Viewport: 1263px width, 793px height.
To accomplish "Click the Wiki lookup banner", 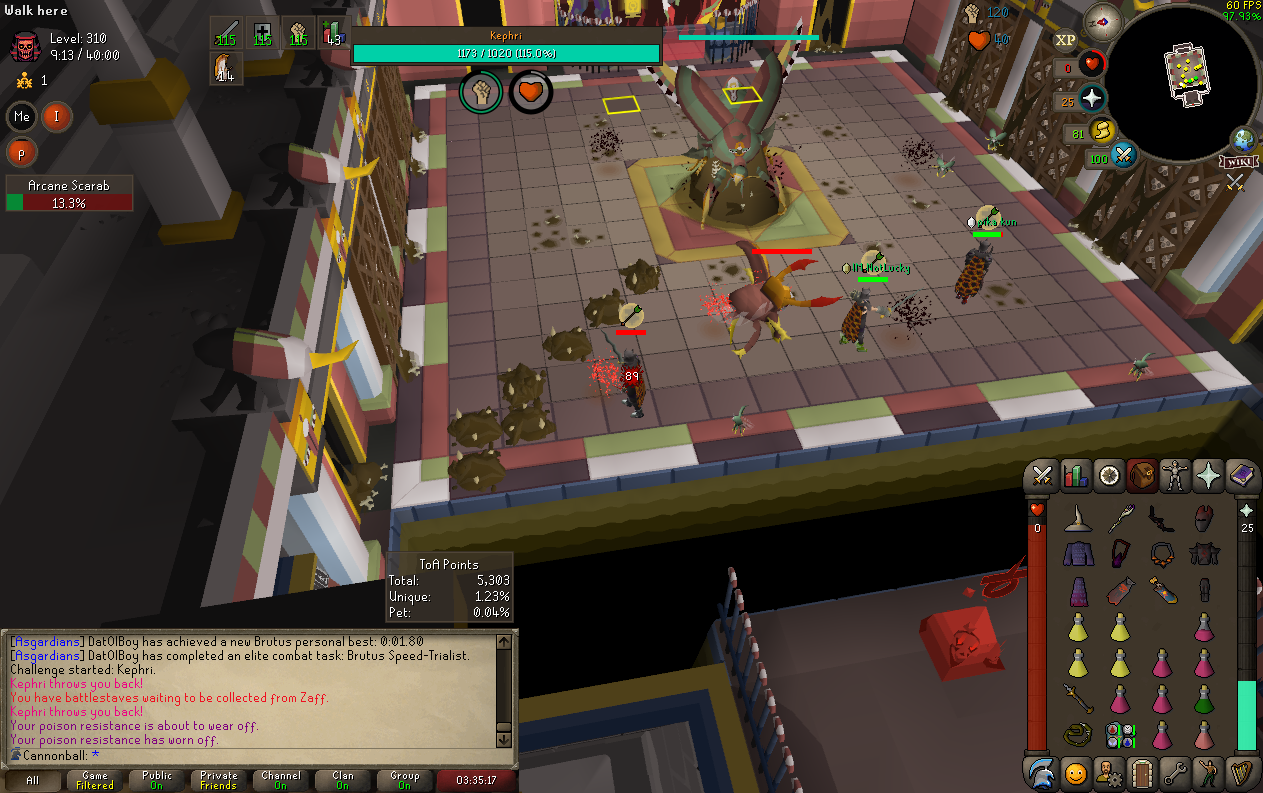I will click(x=1236, y=161).
